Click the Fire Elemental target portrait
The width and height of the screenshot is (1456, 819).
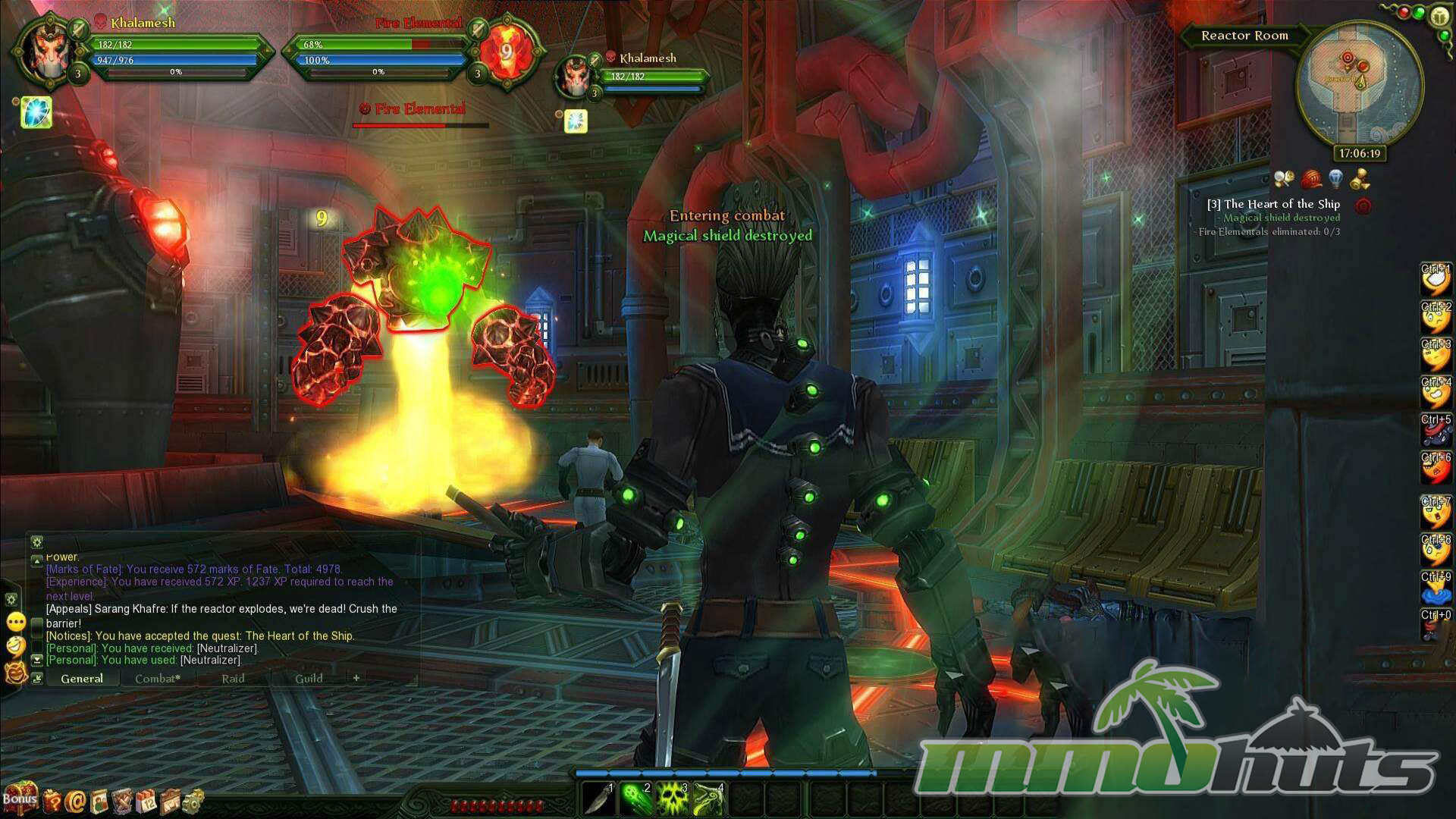pyautogui.click(x=506, y=52)
